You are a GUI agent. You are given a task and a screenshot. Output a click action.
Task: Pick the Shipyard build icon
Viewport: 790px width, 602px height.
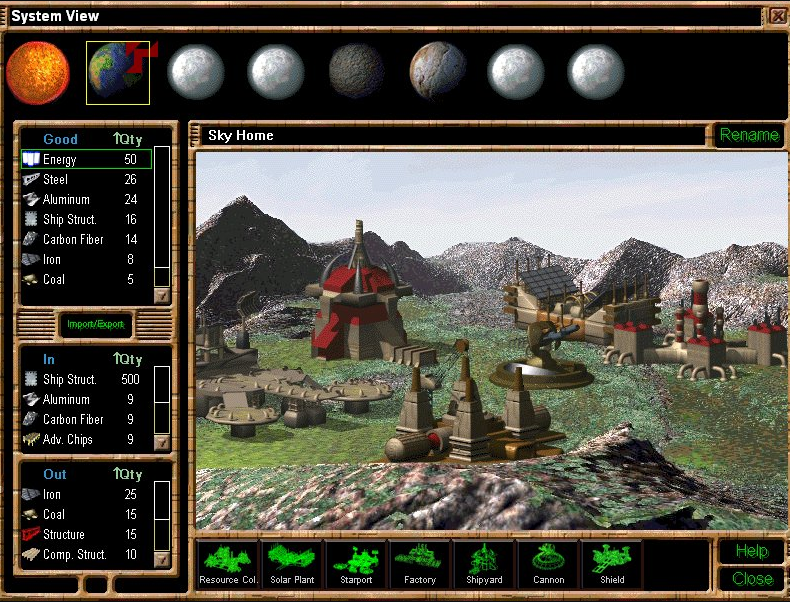[x=484, y=563]
